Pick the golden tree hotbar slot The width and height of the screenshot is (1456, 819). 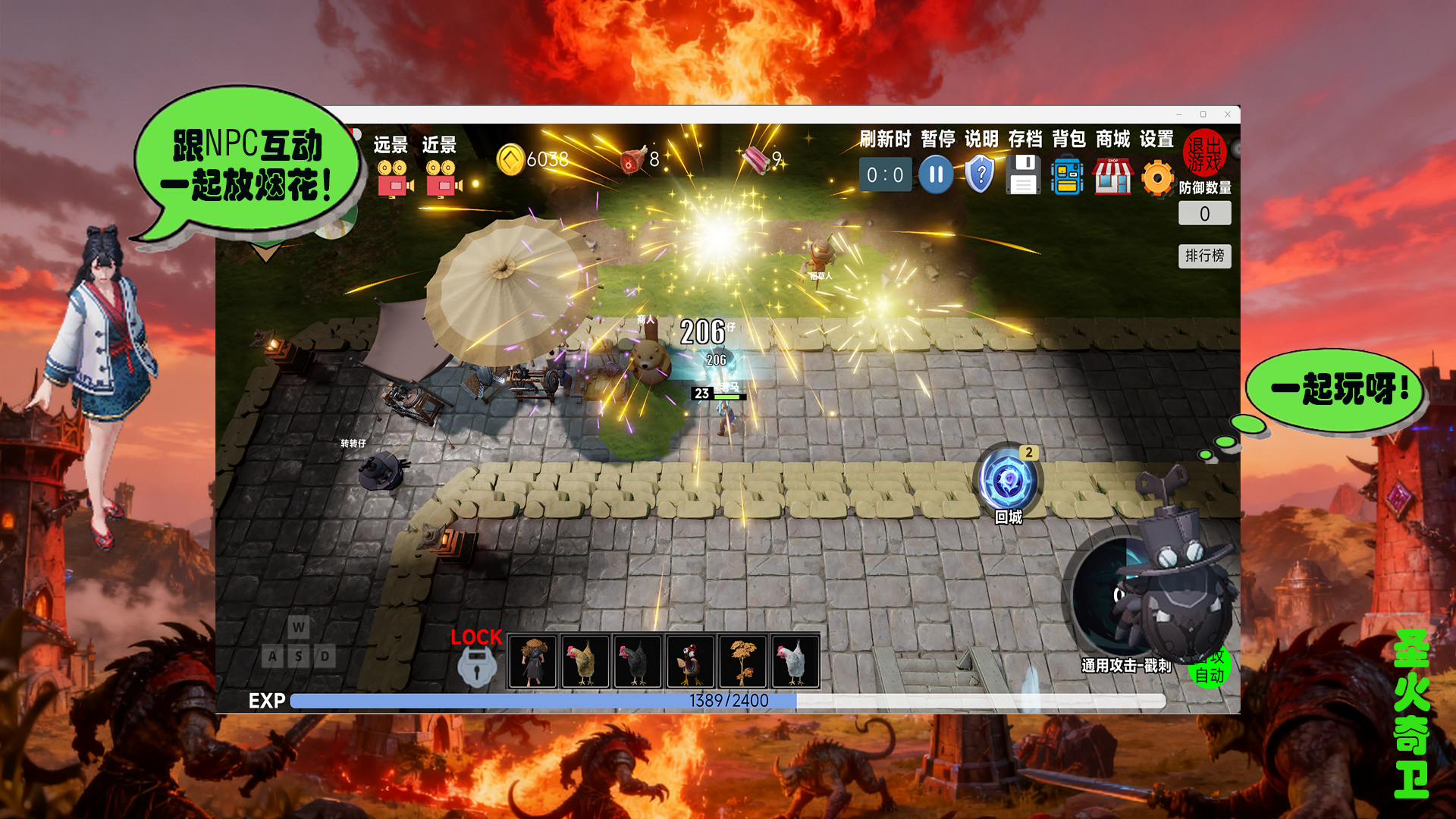point(742,661)
